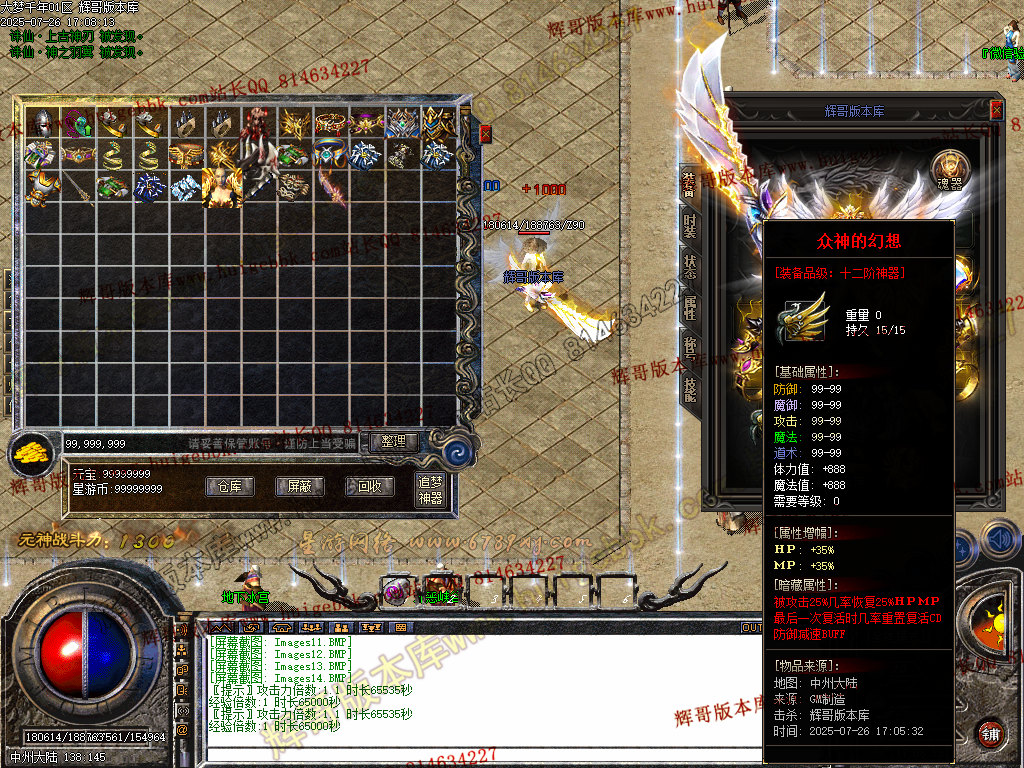Close the inventory bag window
1024x768 pixels.
tap(486, 133)
